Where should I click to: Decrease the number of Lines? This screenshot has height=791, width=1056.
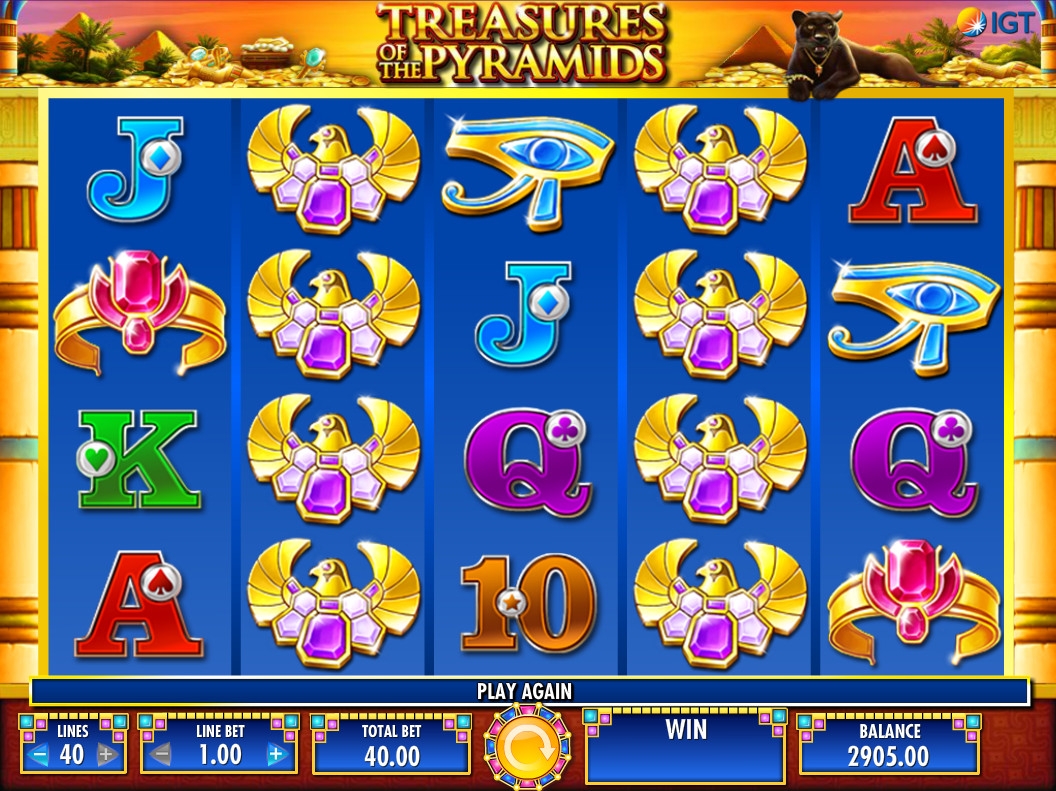[x=40, y=755]
